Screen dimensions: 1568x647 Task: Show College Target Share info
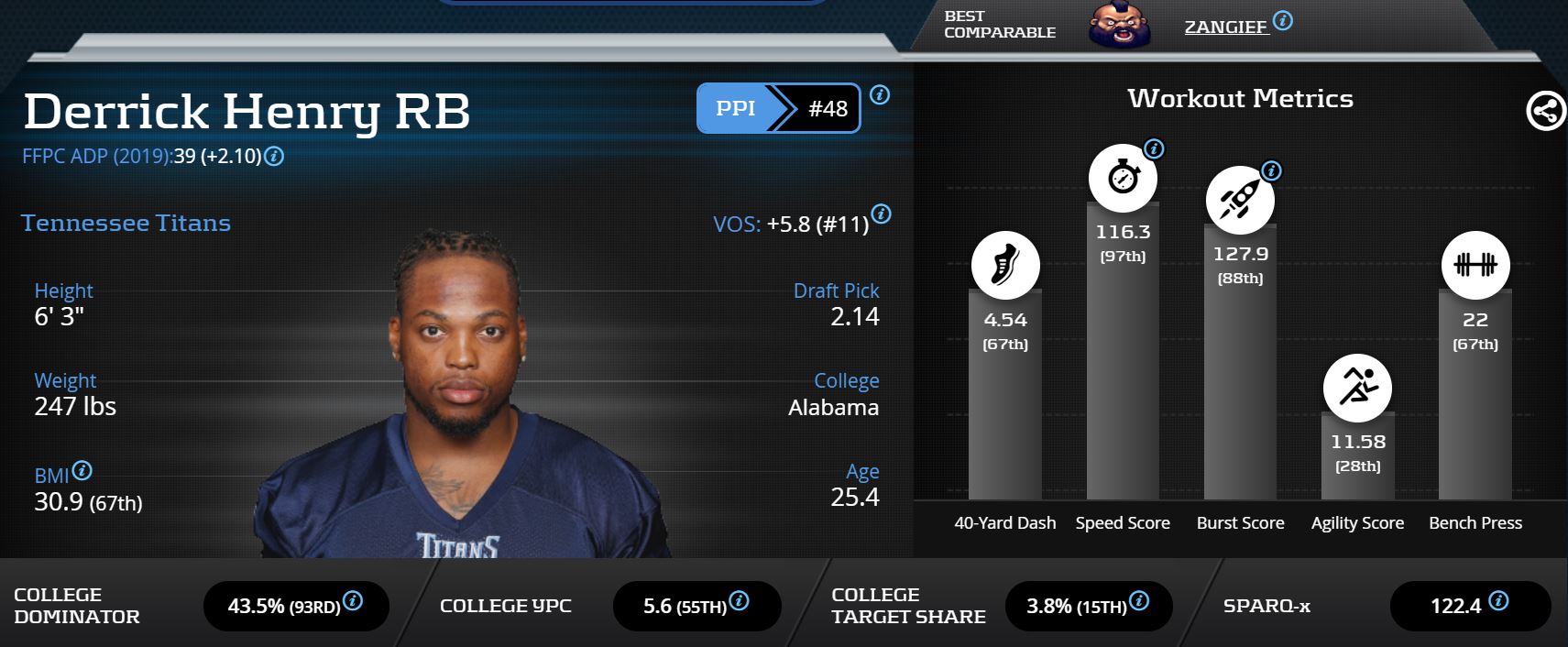coord(1139,601)
